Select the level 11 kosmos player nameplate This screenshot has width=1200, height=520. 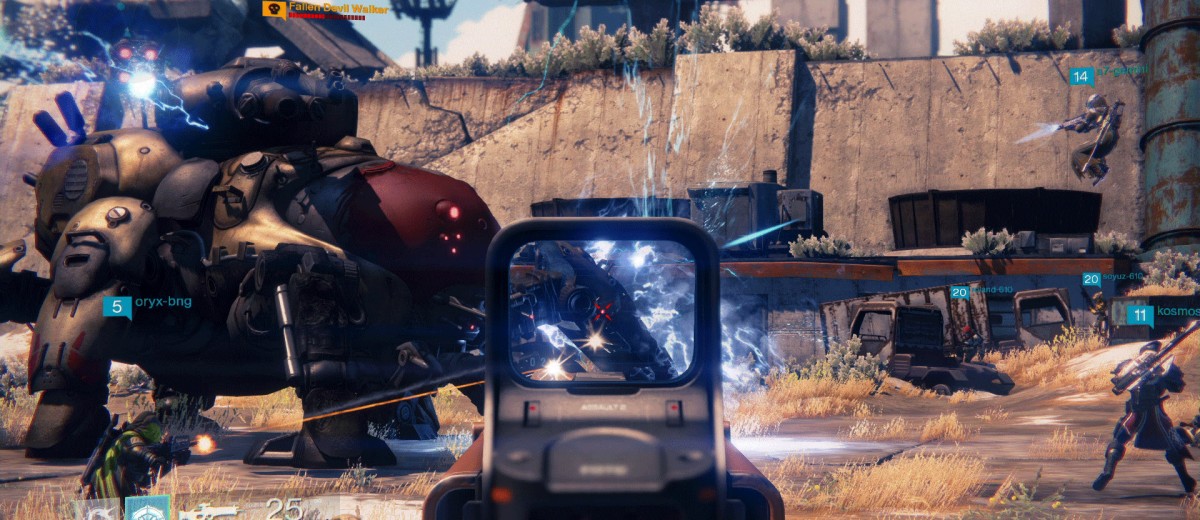click(x=1139, y=315)
